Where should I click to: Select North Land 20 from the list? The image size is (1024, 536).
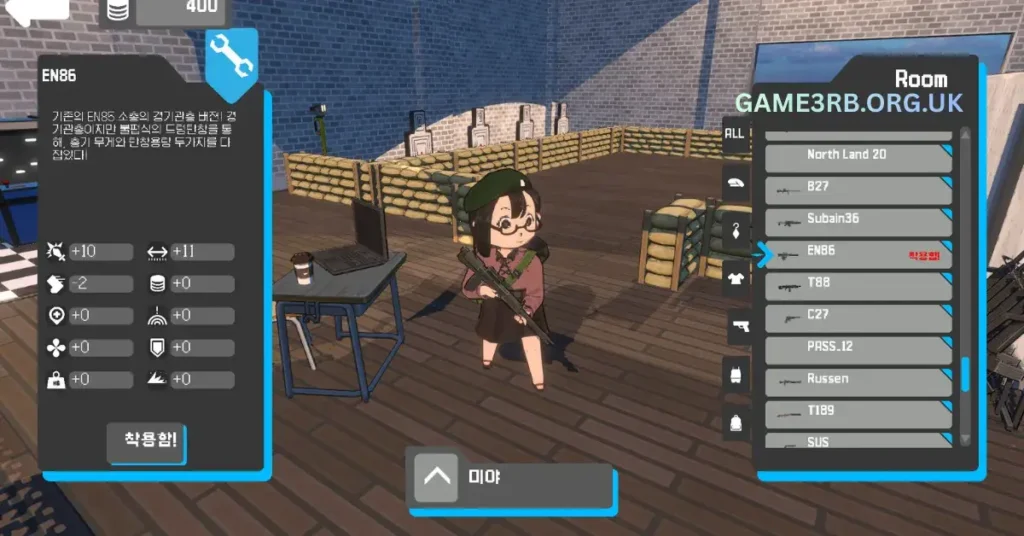click(x=858, y=155)
